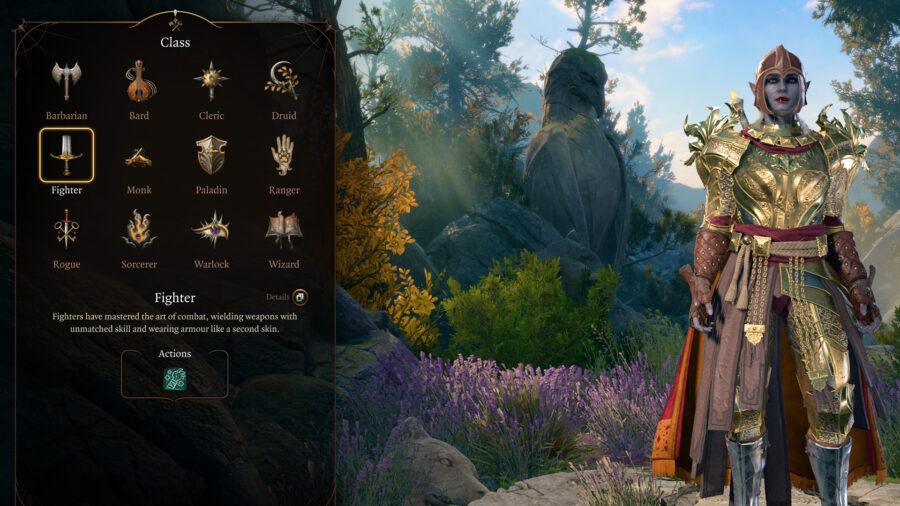Select the Paladin shield icon
This screenshot has height=506, width=900.
[211, 156]
